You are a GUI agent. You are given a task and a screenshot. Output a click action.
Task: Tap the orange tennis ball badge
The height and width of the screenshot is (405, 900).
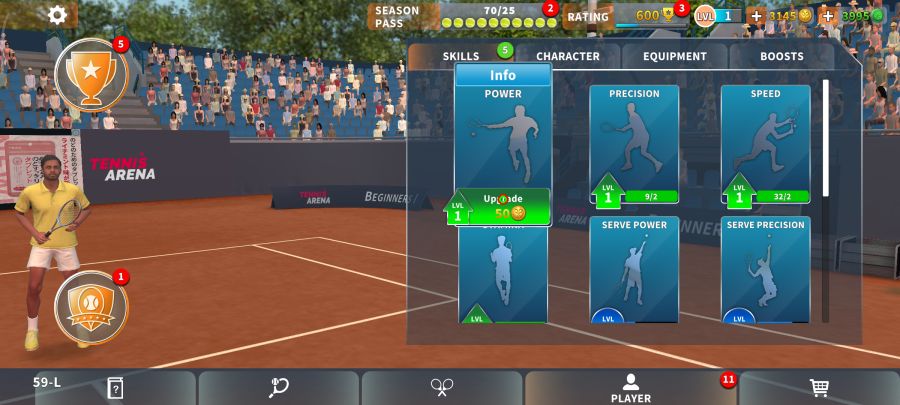point(91,303)
